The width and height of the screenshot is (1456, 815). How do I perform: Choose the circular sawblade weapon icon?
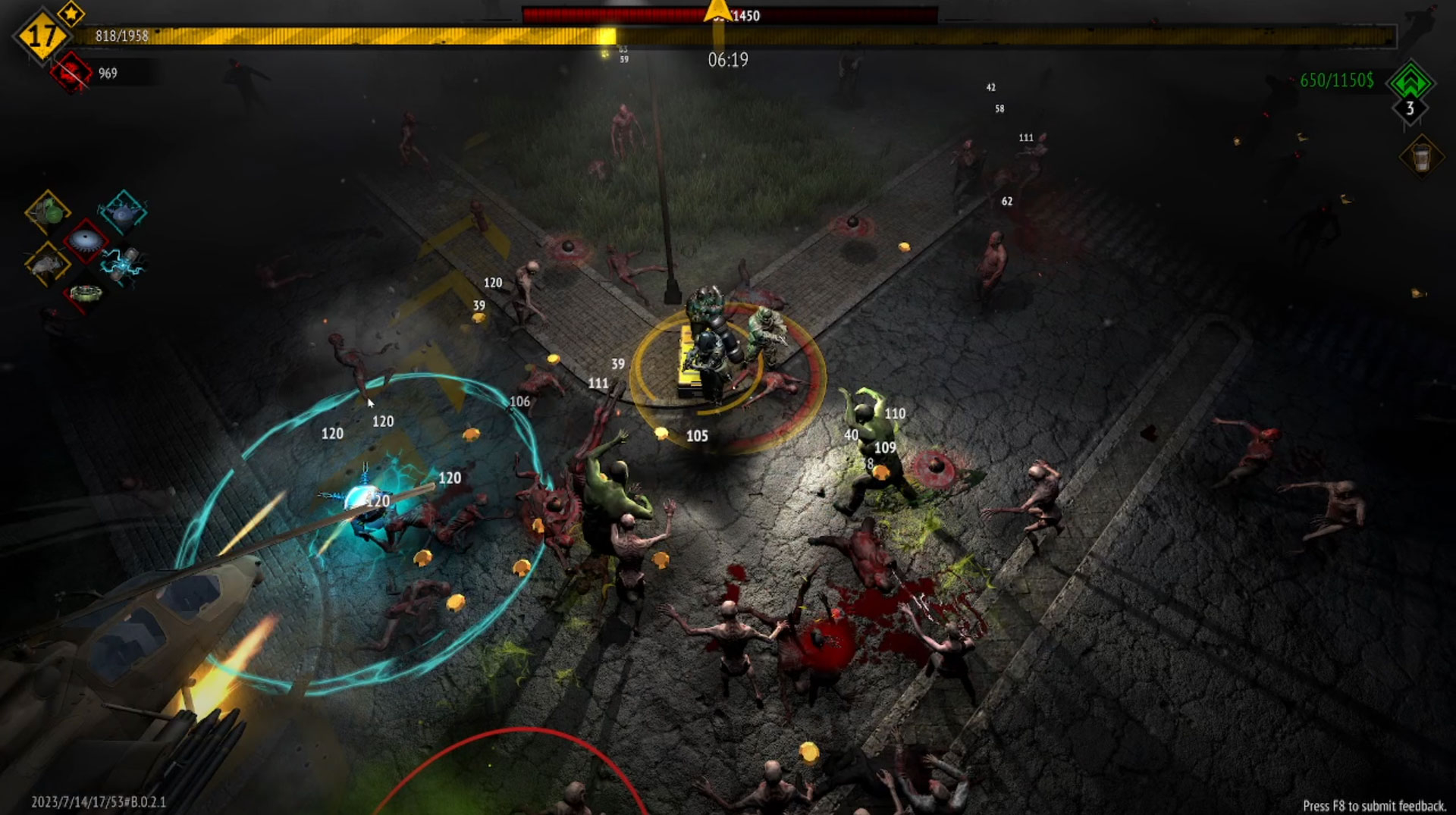(x=86, y=240)
